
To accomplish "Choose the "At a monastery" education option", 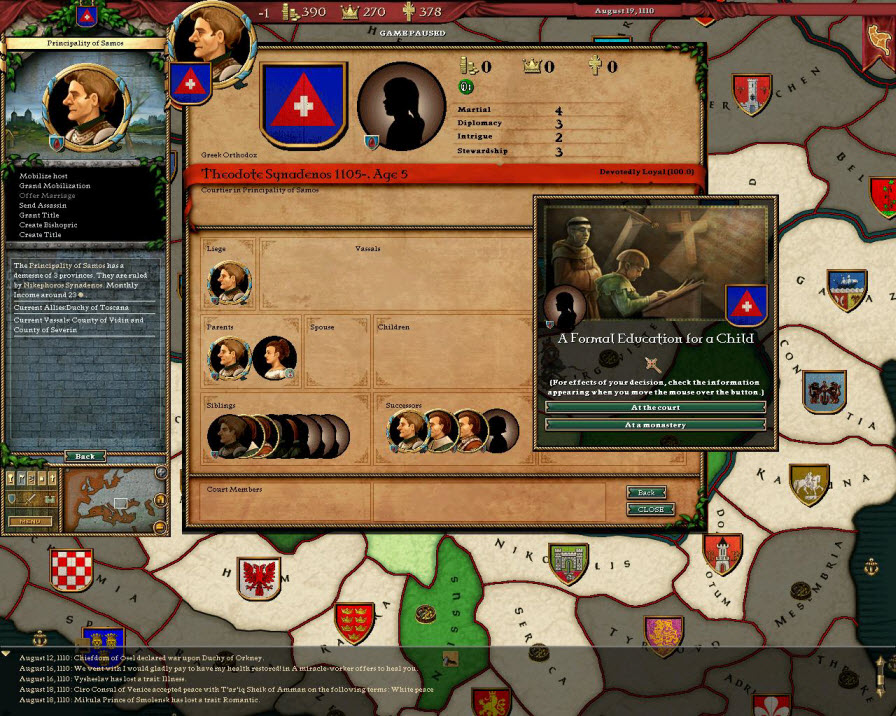I will click(x=656, y=425).
